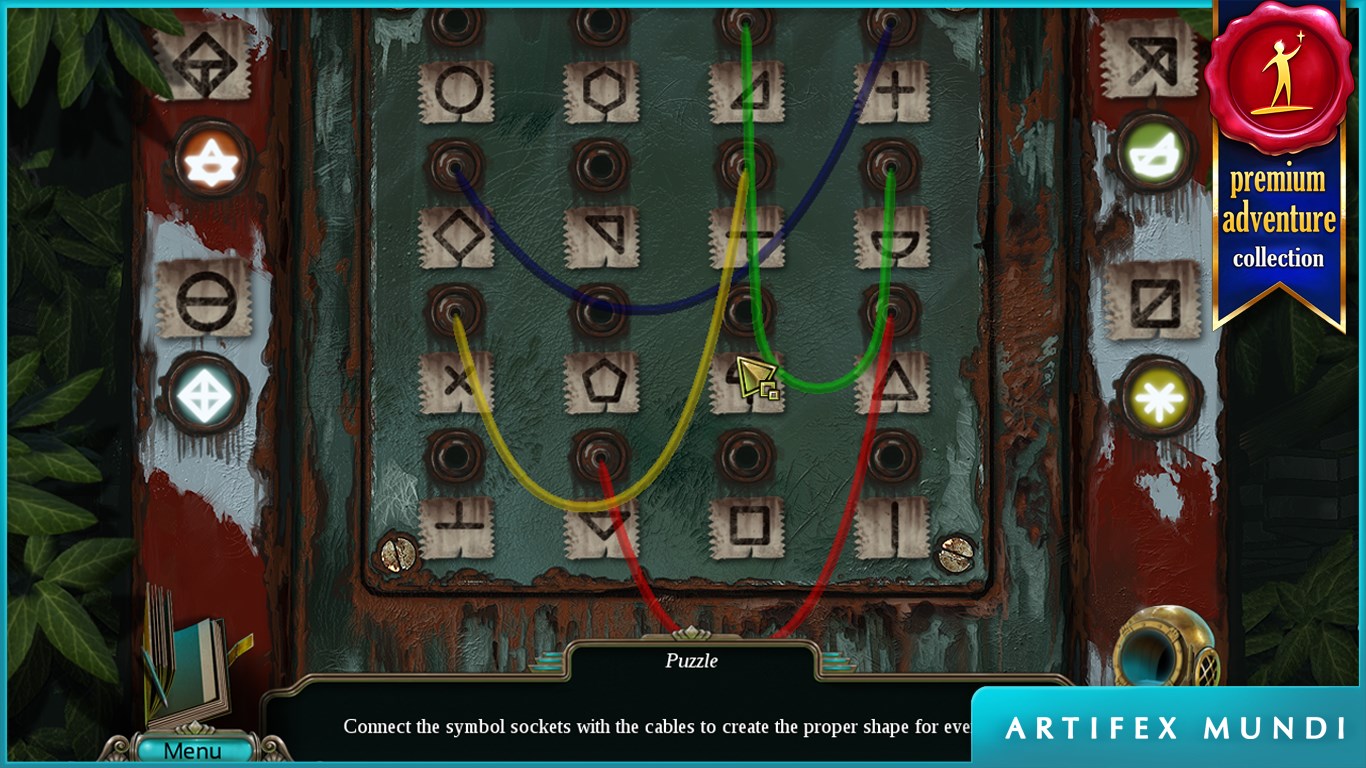Select the socket above the half-circle symbol
Viewport: 1366px width, 768px height.
(890, 164)
